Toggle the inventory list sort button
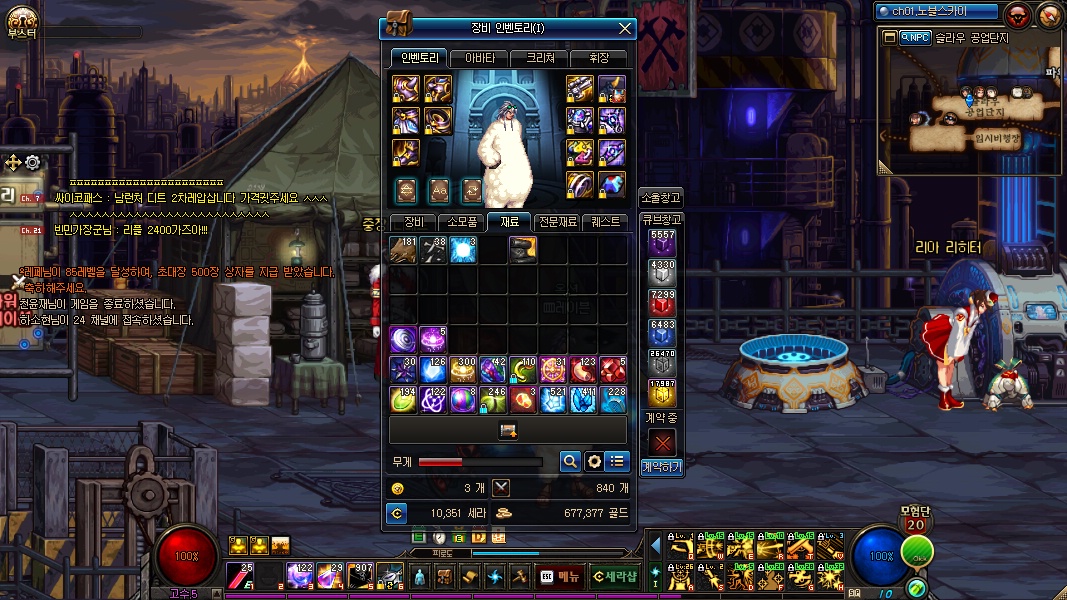 [617, 461]
